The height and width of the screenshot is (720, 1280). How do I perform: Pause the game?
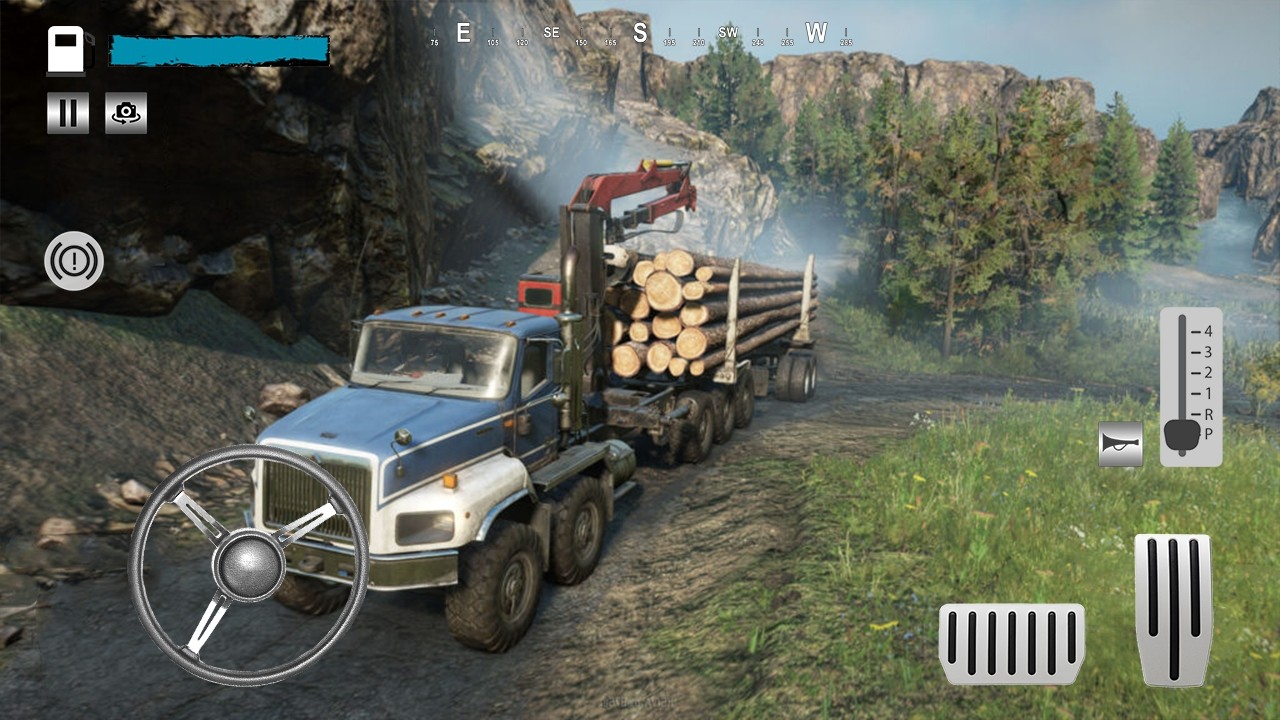(x=68, y=113)
